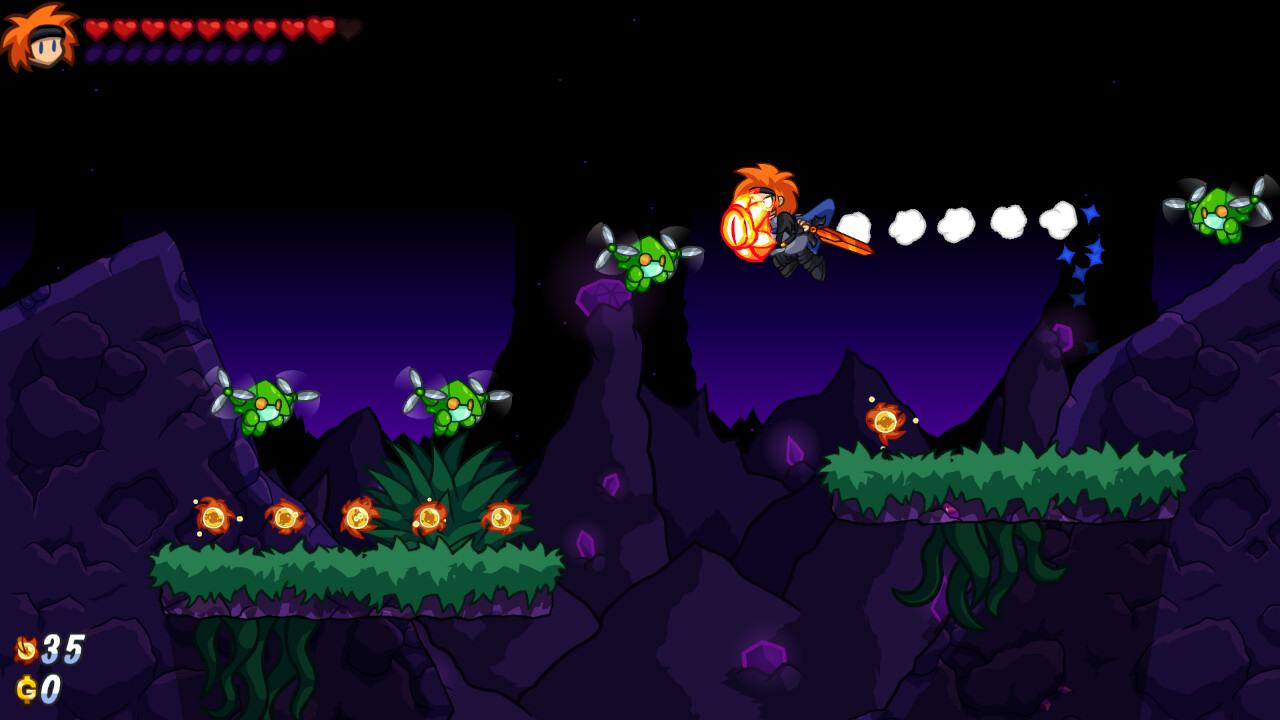The height and width of the screenshot is (720, 1280).
Task: Select the flame coin above the right grass platform
Action: coord(884,422)
